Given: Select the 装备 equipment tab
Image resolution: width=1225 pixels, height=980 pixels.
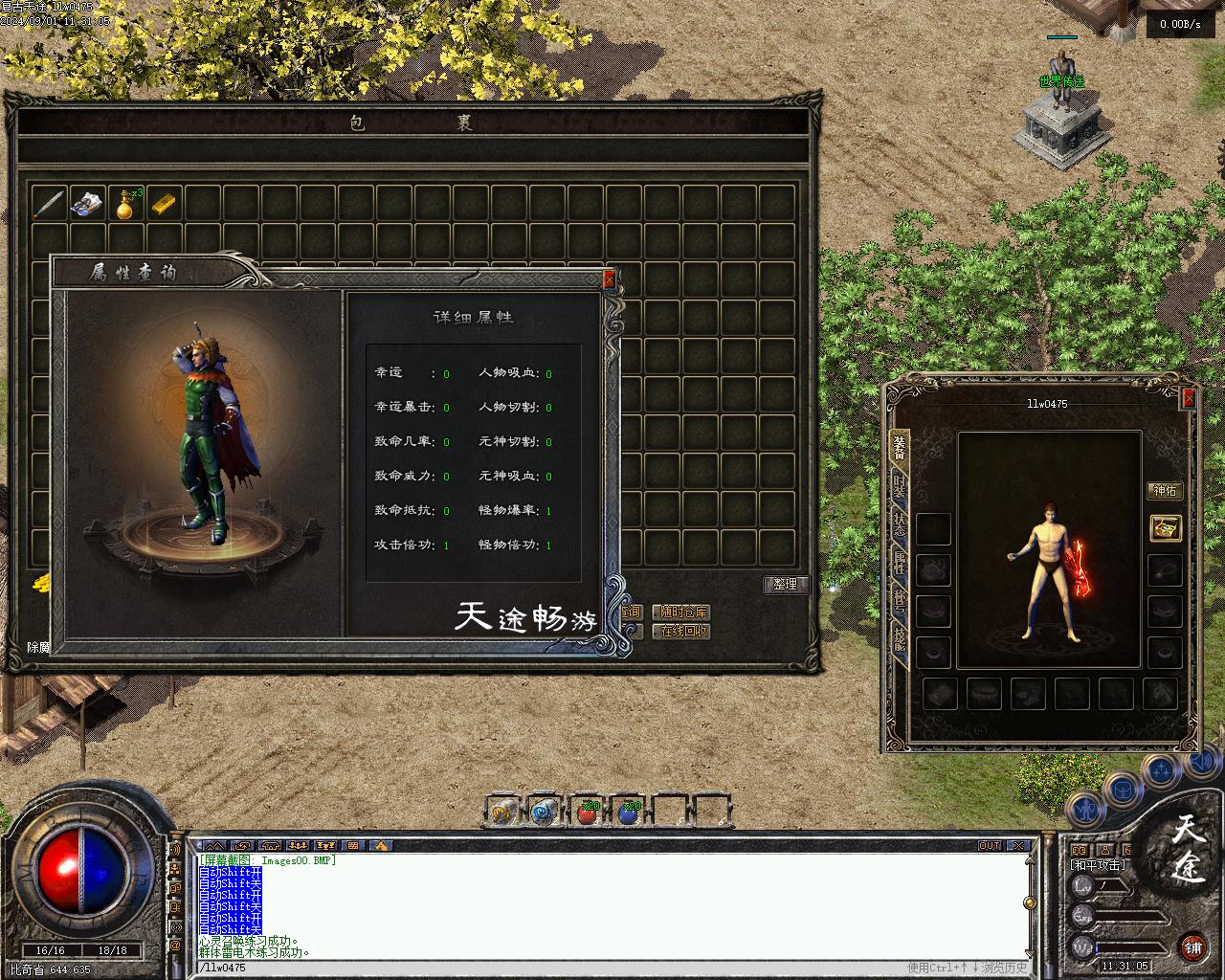Looking at the screenshot, I should [900, 446].
